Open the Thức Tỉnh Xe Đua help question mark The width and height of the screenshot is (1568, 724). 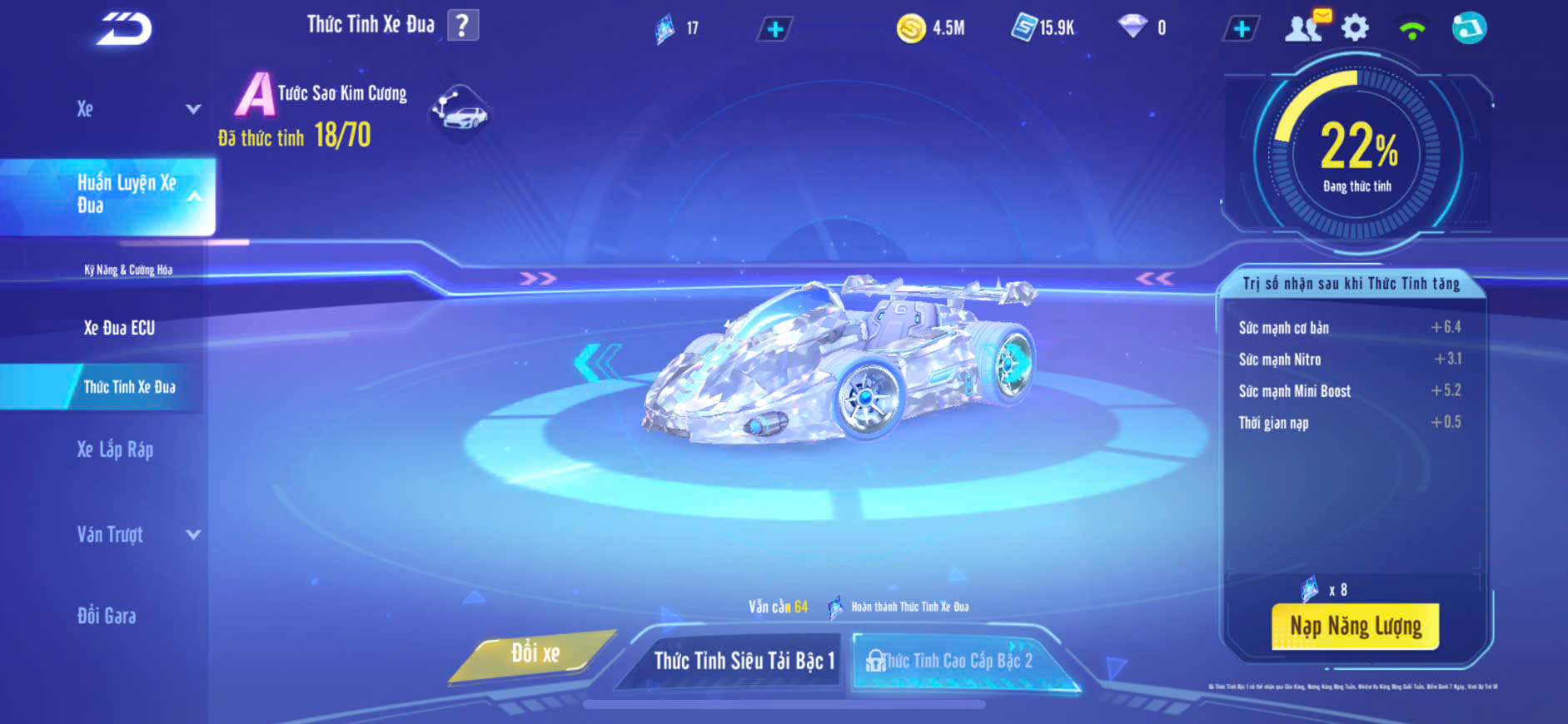click(463, 25)
